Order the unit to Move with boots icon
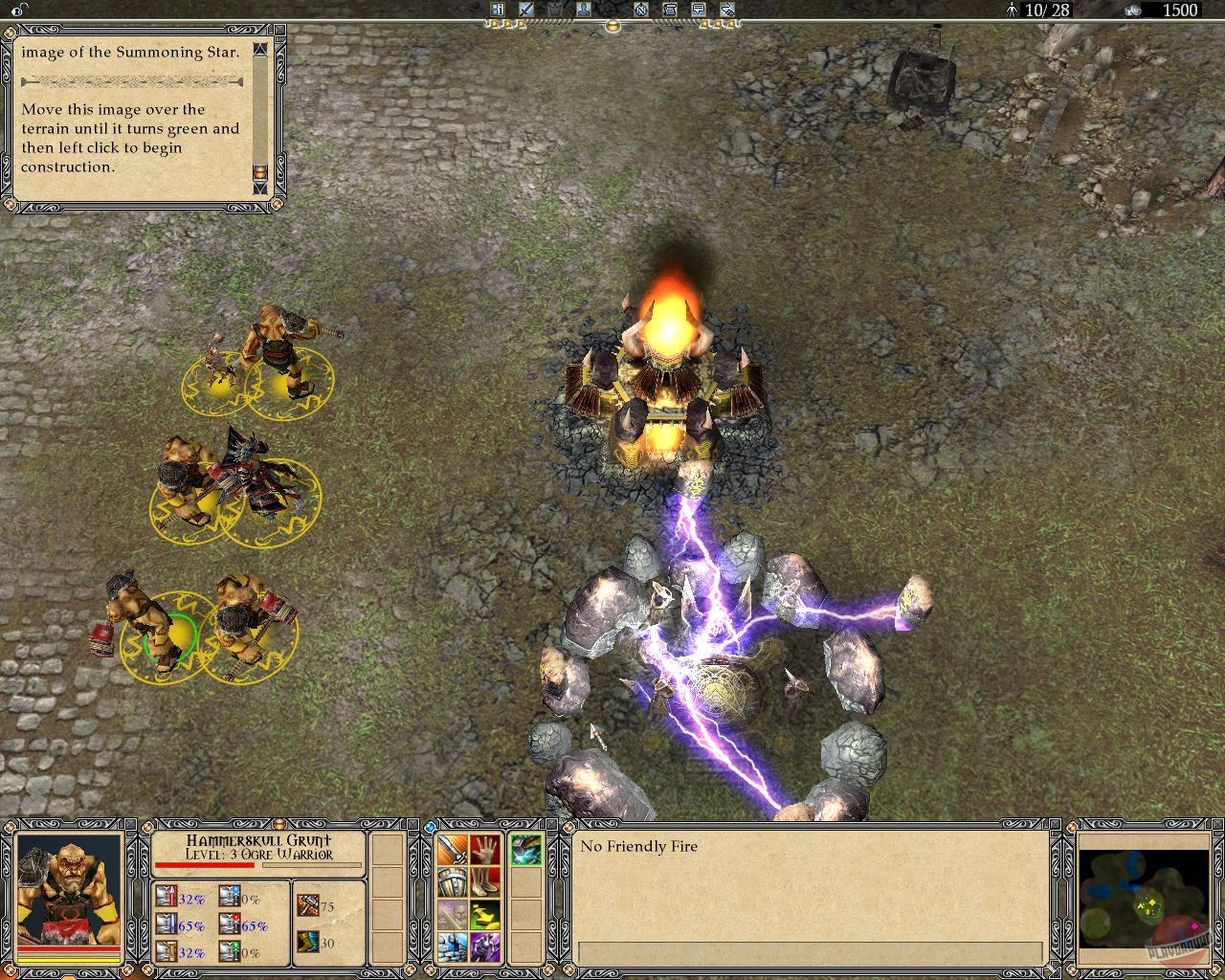1225x980 pixels. point(485,882)
